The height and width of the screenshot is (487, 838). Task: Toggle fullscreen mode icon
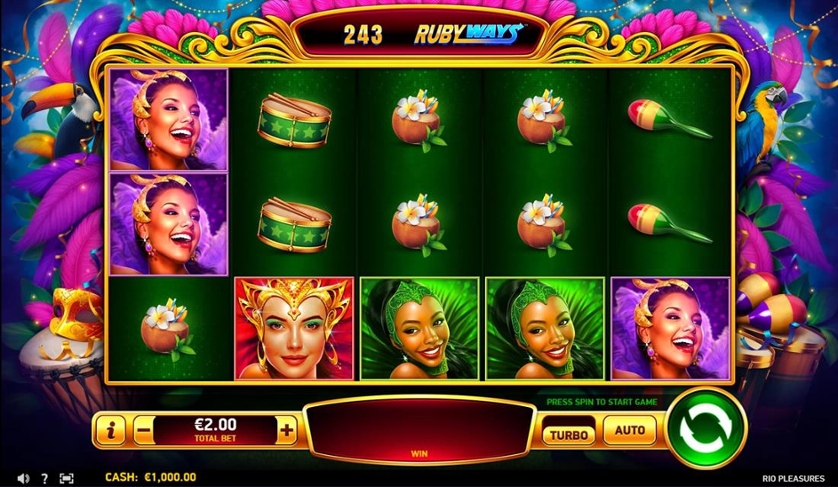pos(67,478)
